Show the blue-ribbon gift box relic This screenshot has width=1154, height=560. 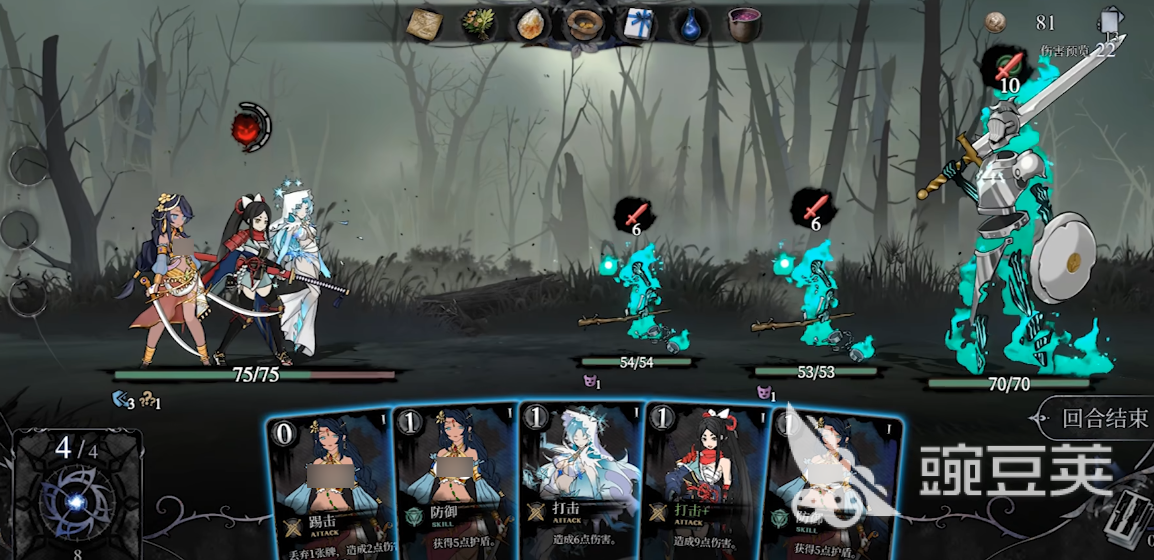[x=635, y=24]
